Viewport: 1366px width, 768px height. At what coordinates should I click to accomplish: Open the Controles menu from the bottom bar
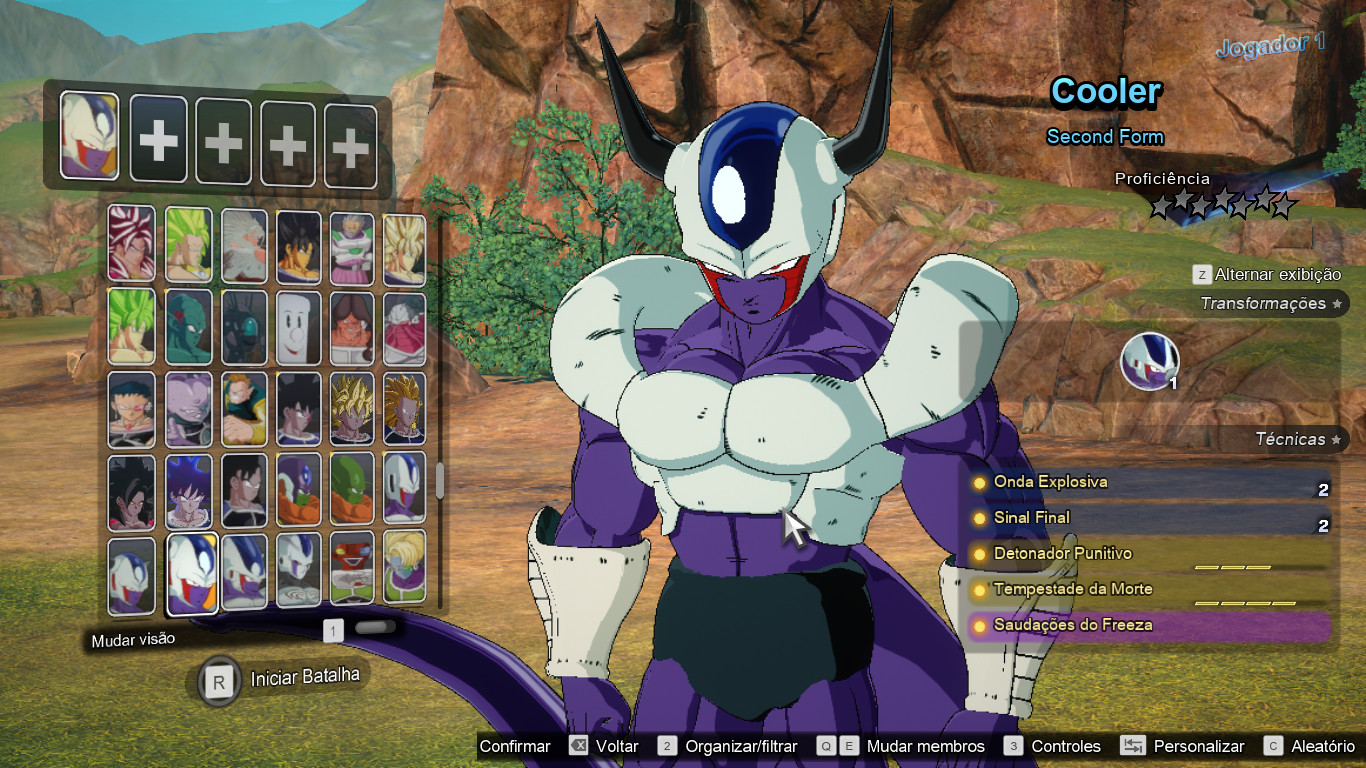click(1066, 746)
